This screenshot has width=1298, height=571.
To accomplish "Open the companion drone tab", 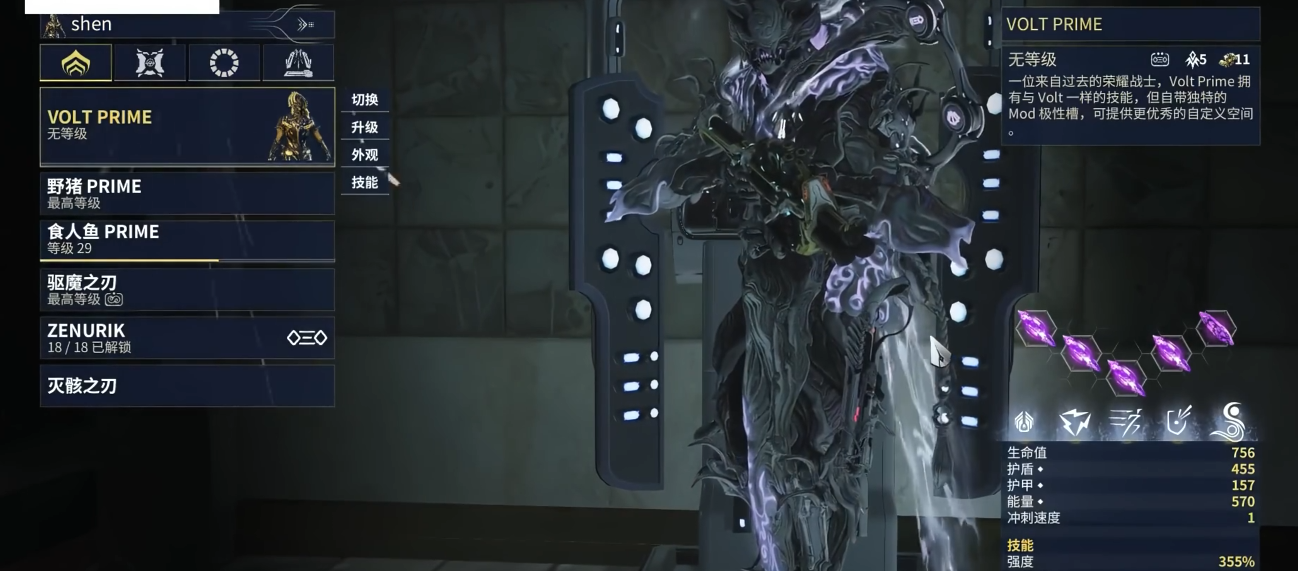I will click(x=150, y=63).
